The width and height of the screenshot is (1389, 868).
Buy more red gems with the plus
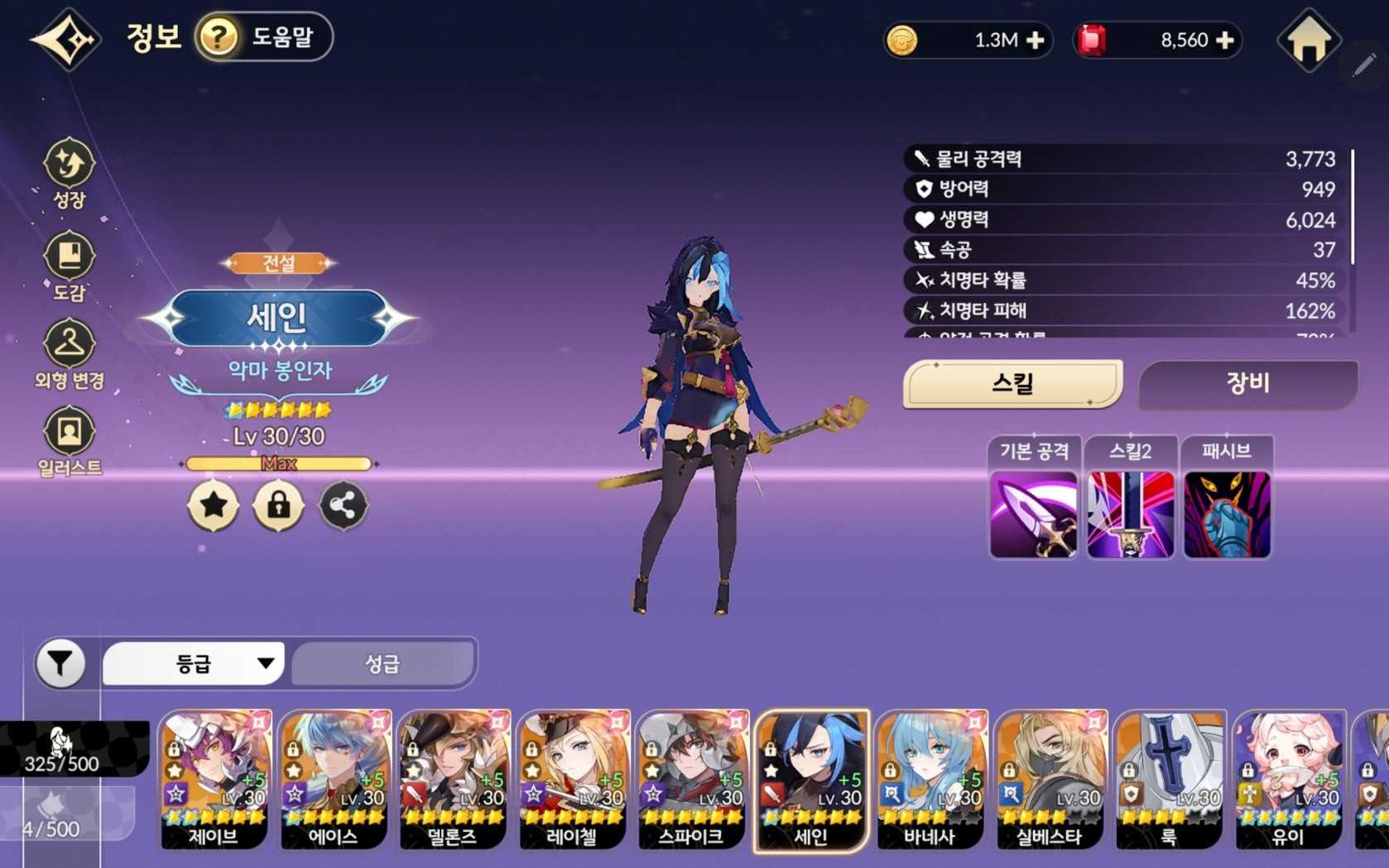click(x=1225, y=41)
